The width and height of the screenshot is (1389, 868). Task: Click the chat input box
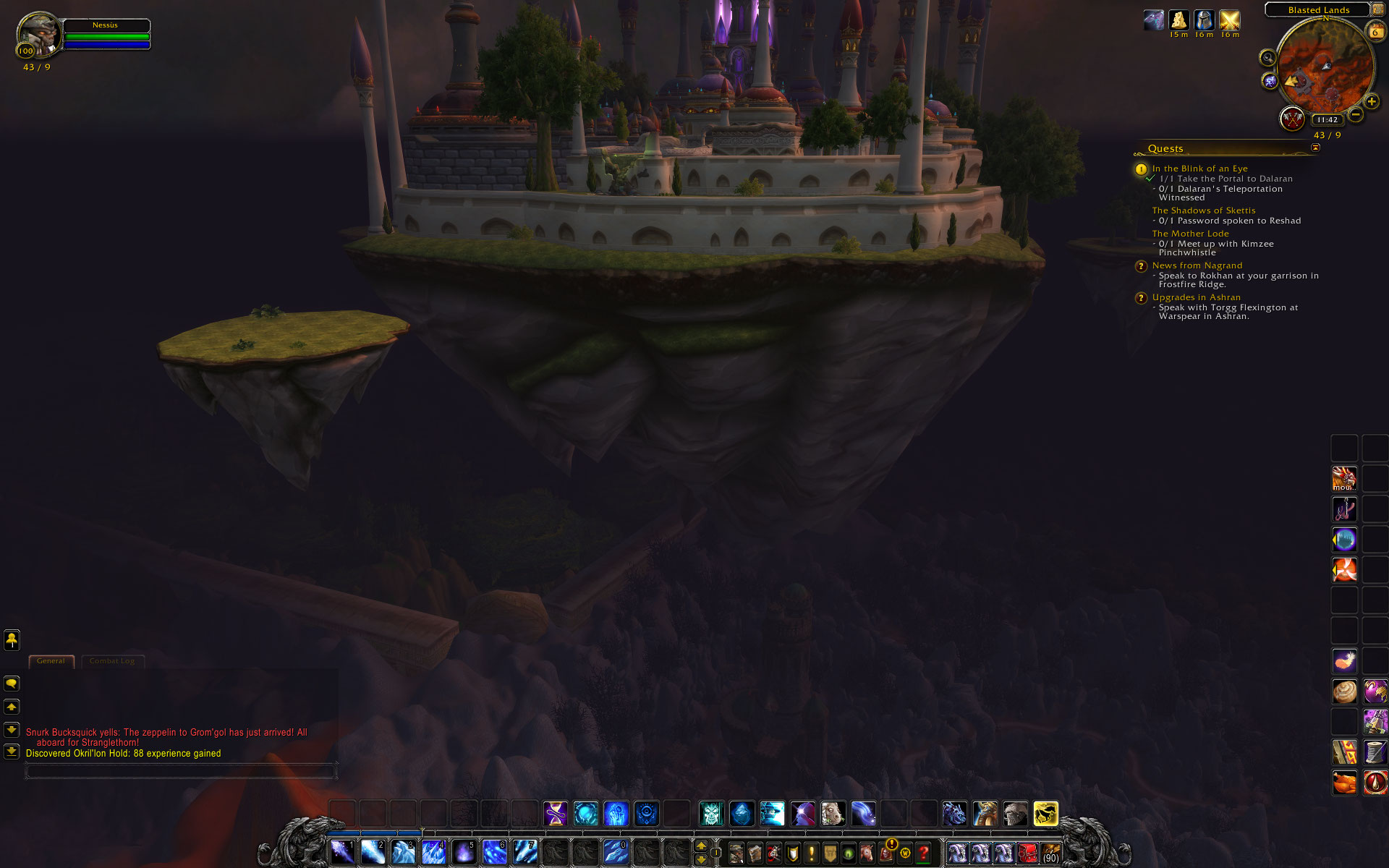[181, 772]
